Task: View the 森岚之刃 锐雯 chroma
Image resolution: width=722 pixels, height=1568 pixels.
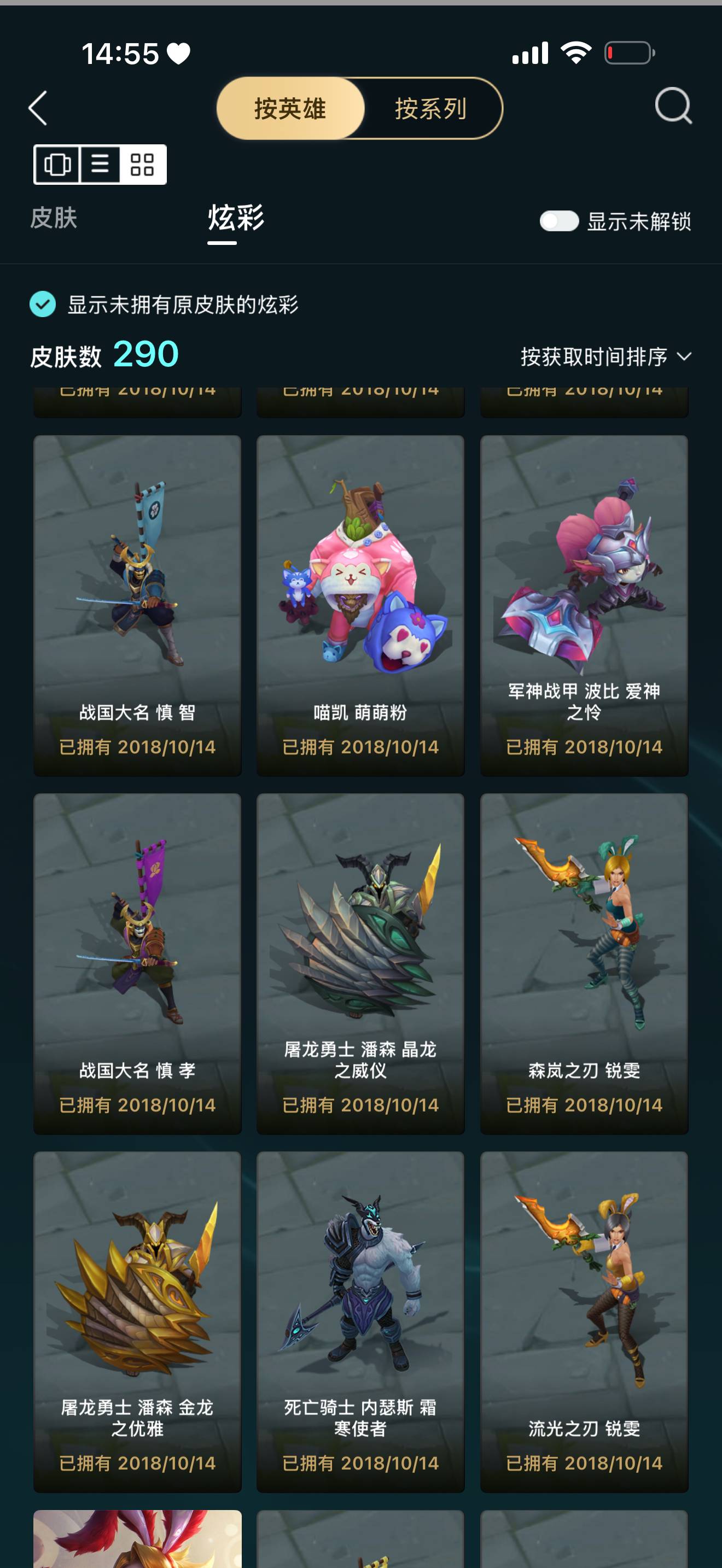Action: click(584, 950)
